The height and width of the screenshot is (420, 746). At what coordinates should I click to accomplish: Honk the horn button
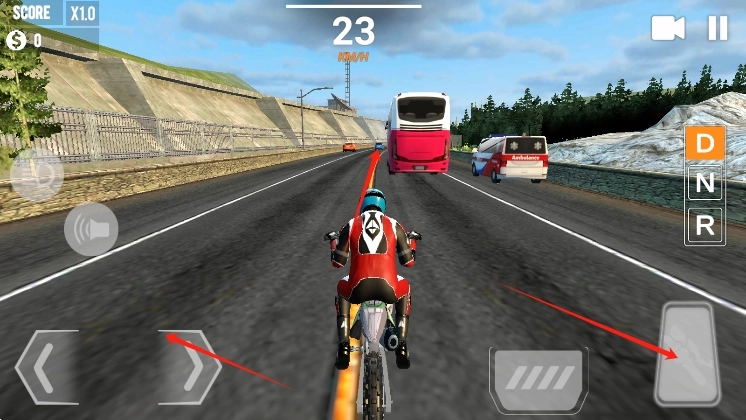click(91, 229)
